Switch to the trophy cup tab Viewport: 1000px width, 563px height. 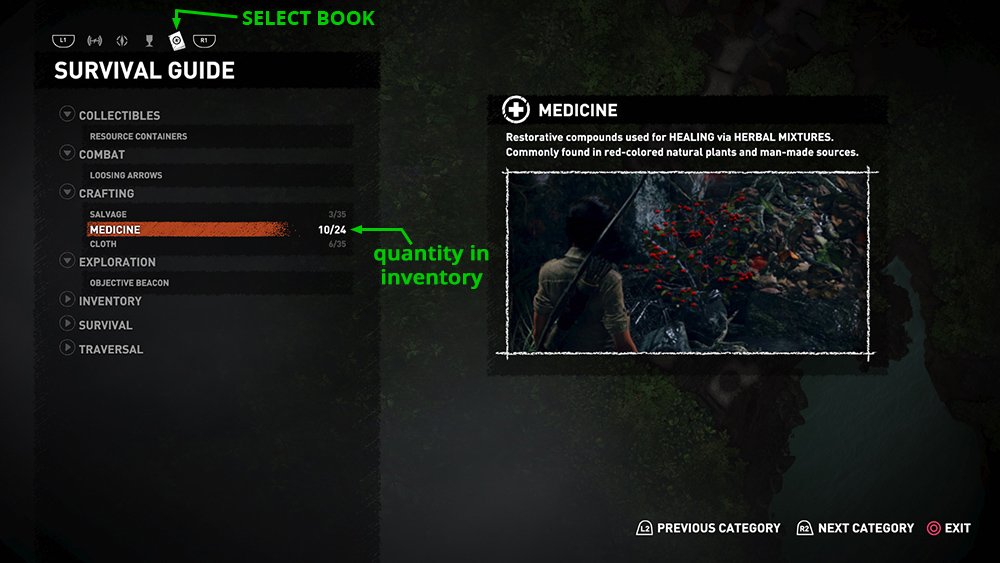pos(149,41)
